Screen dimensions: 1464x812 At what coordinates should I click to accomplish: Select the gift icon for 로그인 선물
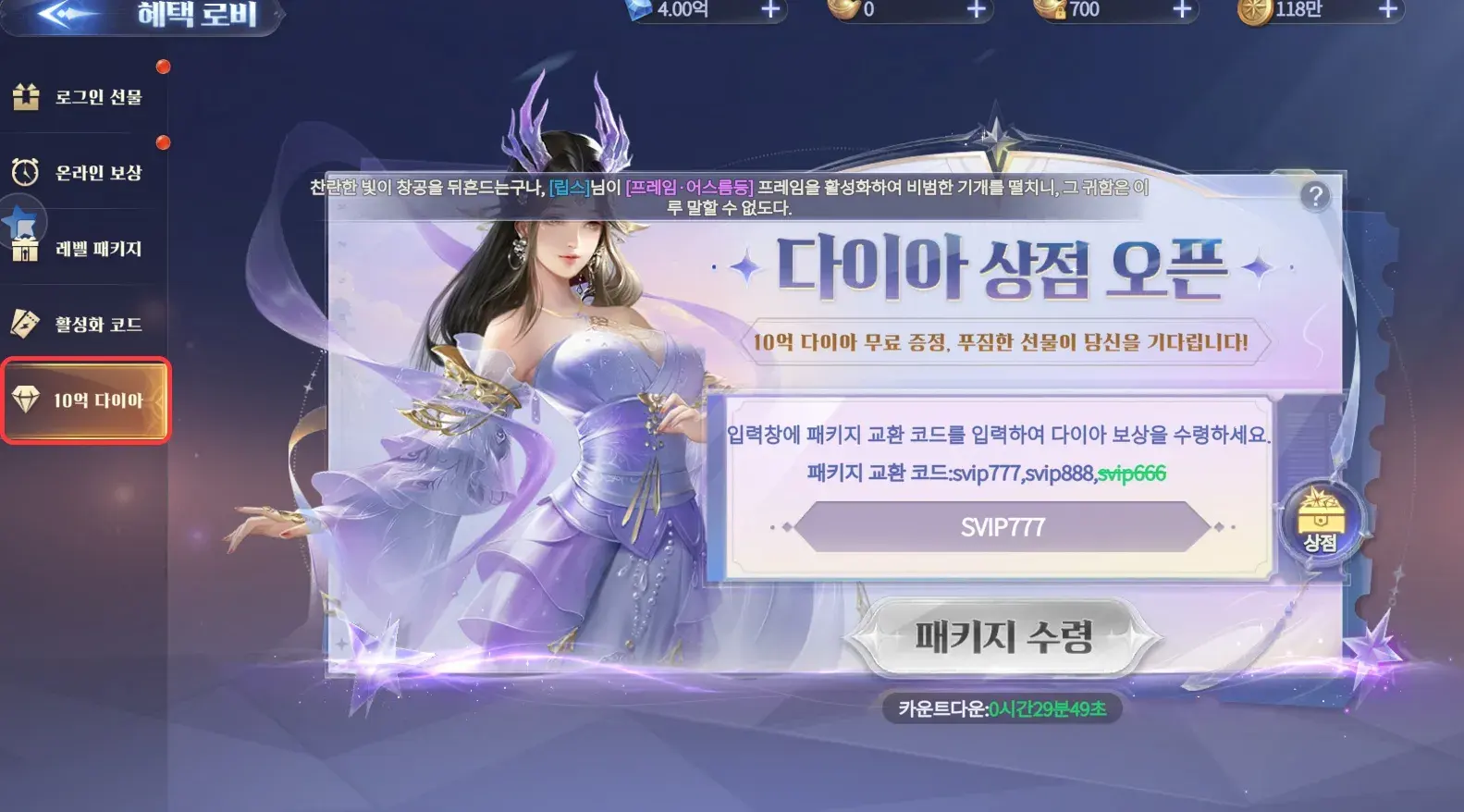point(25,94)
